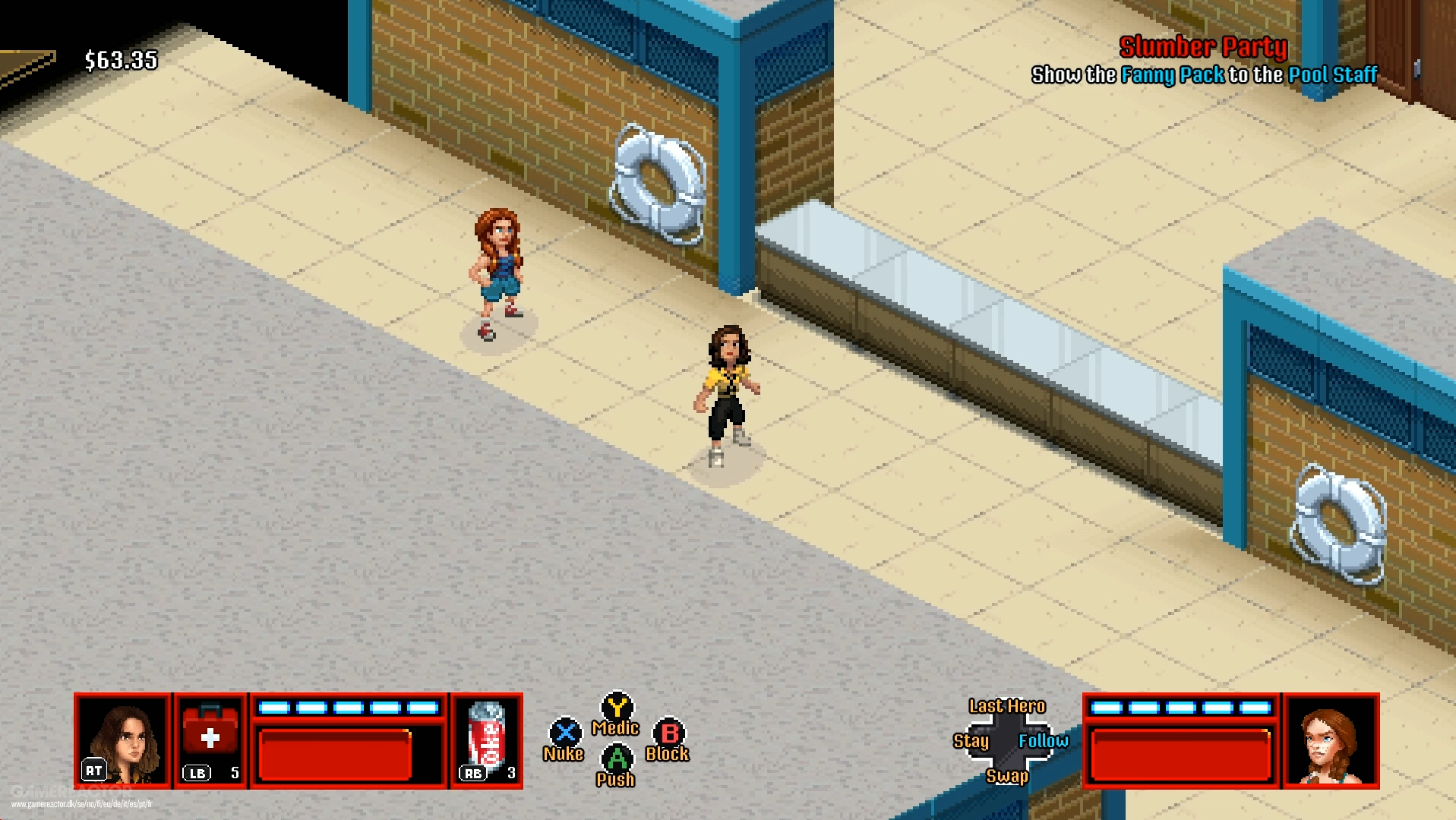This screenshot has height=820, width=1456.
Task: Click the green A Push button icon
Action: pos(617,758)
